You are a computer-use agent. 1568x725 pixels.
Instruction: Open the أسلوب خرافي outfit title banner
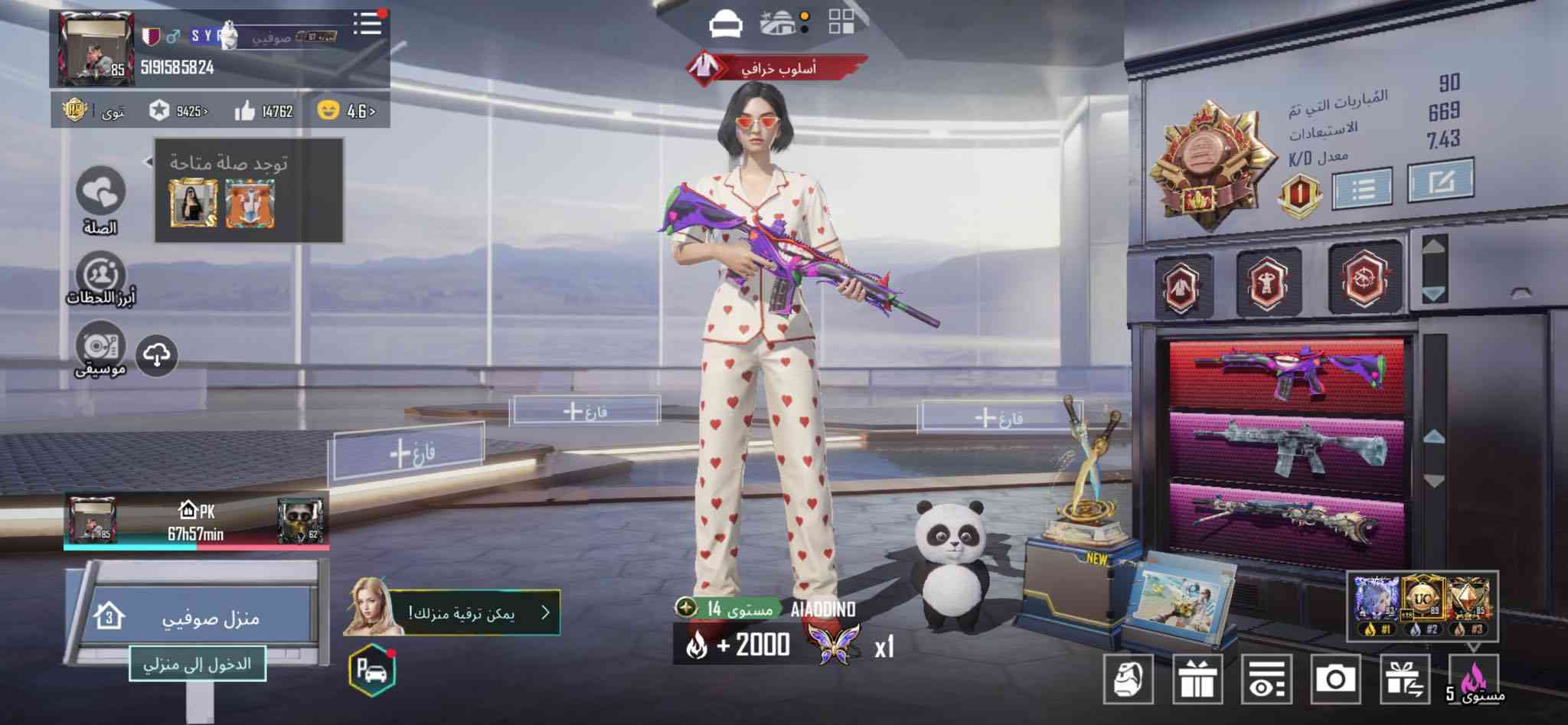(x=777, y=69)
